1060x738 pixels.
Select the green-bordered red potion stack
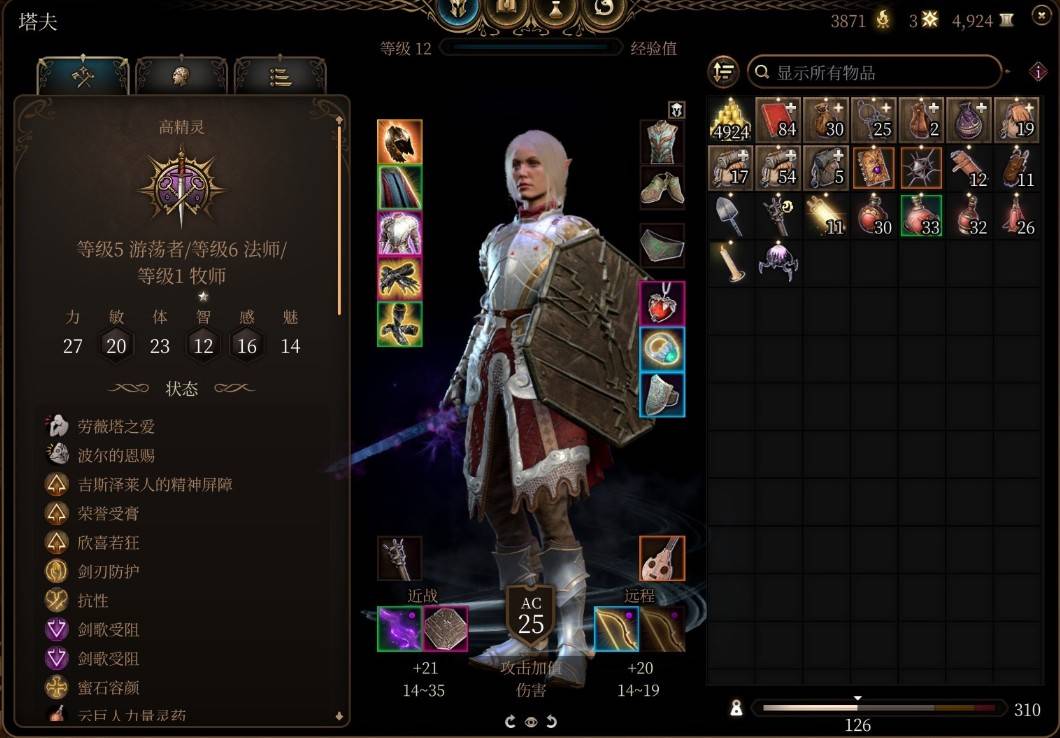click(922, 214)
